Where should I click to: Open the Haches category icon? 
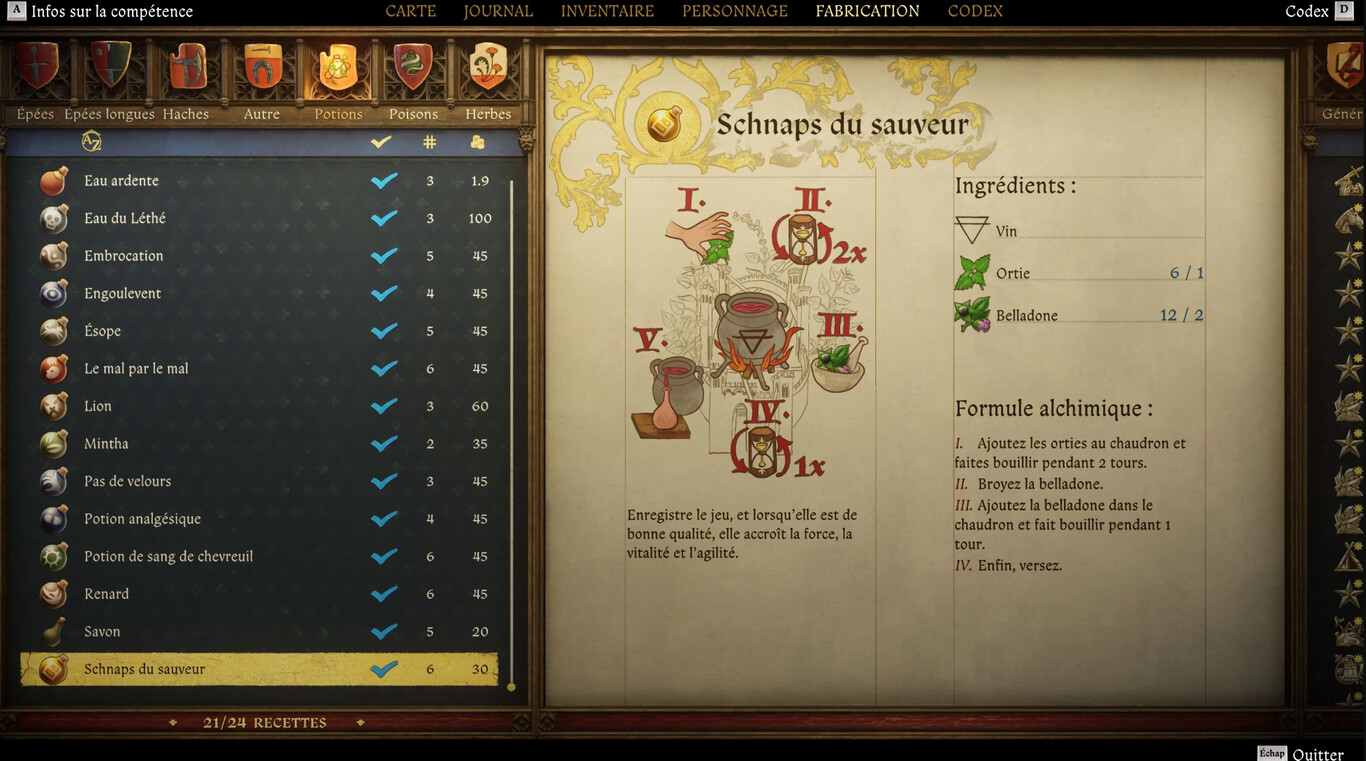pos(186,70)
